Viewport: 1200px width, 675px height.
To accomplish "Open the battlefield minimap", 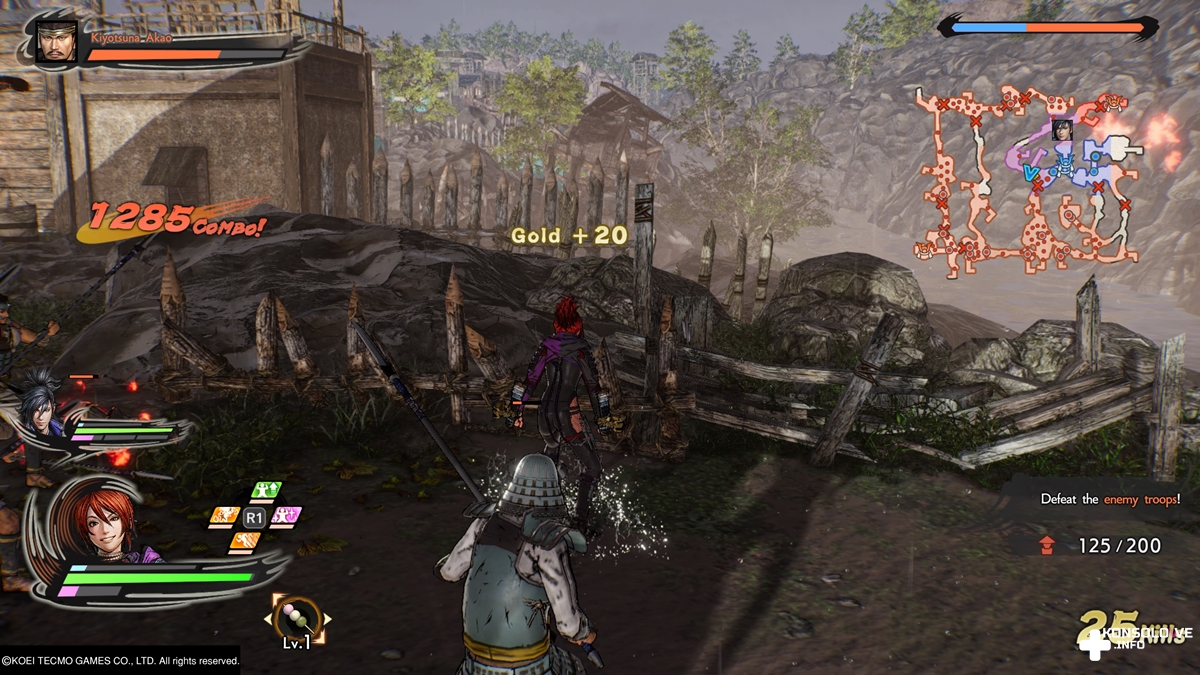I will [x=1030, y=180].
